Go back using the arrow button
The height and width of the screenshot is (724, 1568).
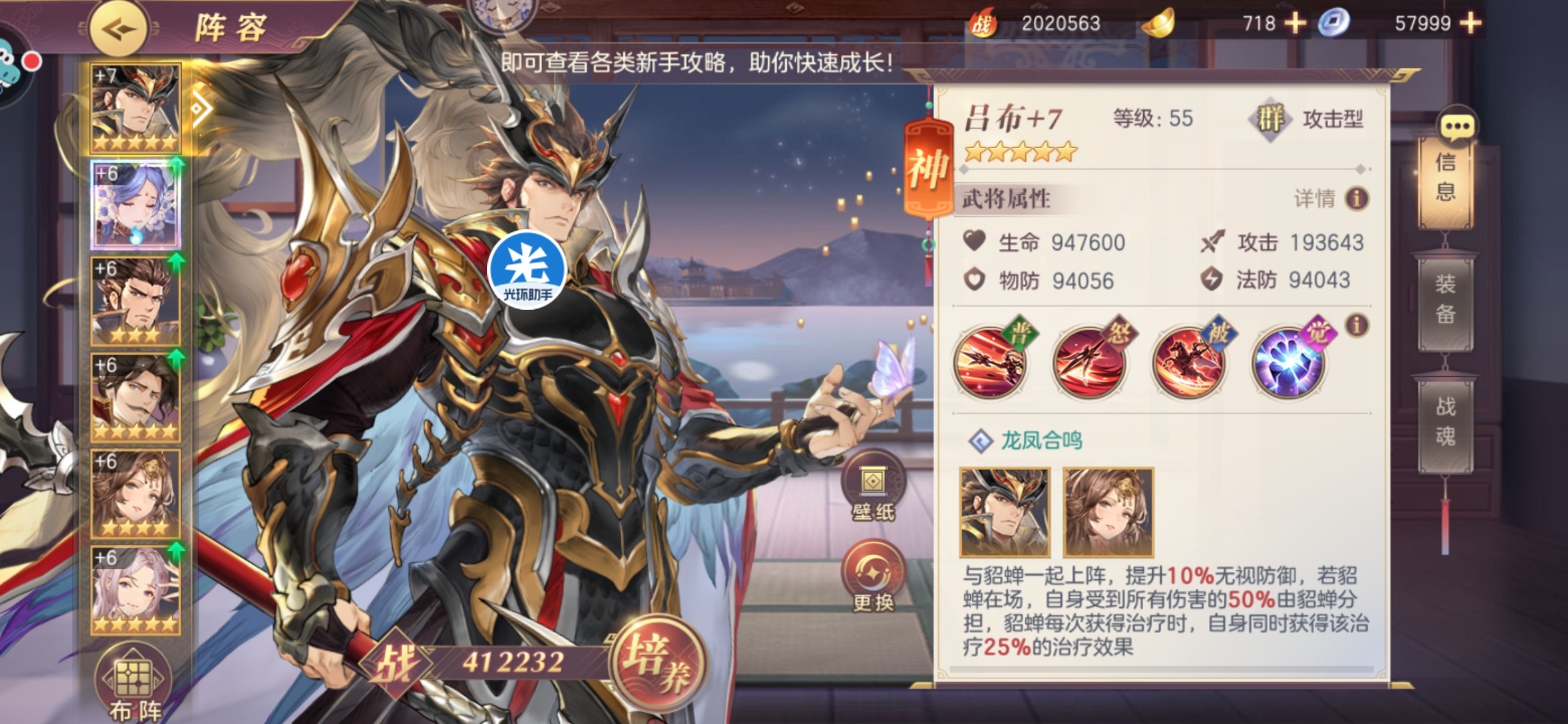(x=119, y=29)
